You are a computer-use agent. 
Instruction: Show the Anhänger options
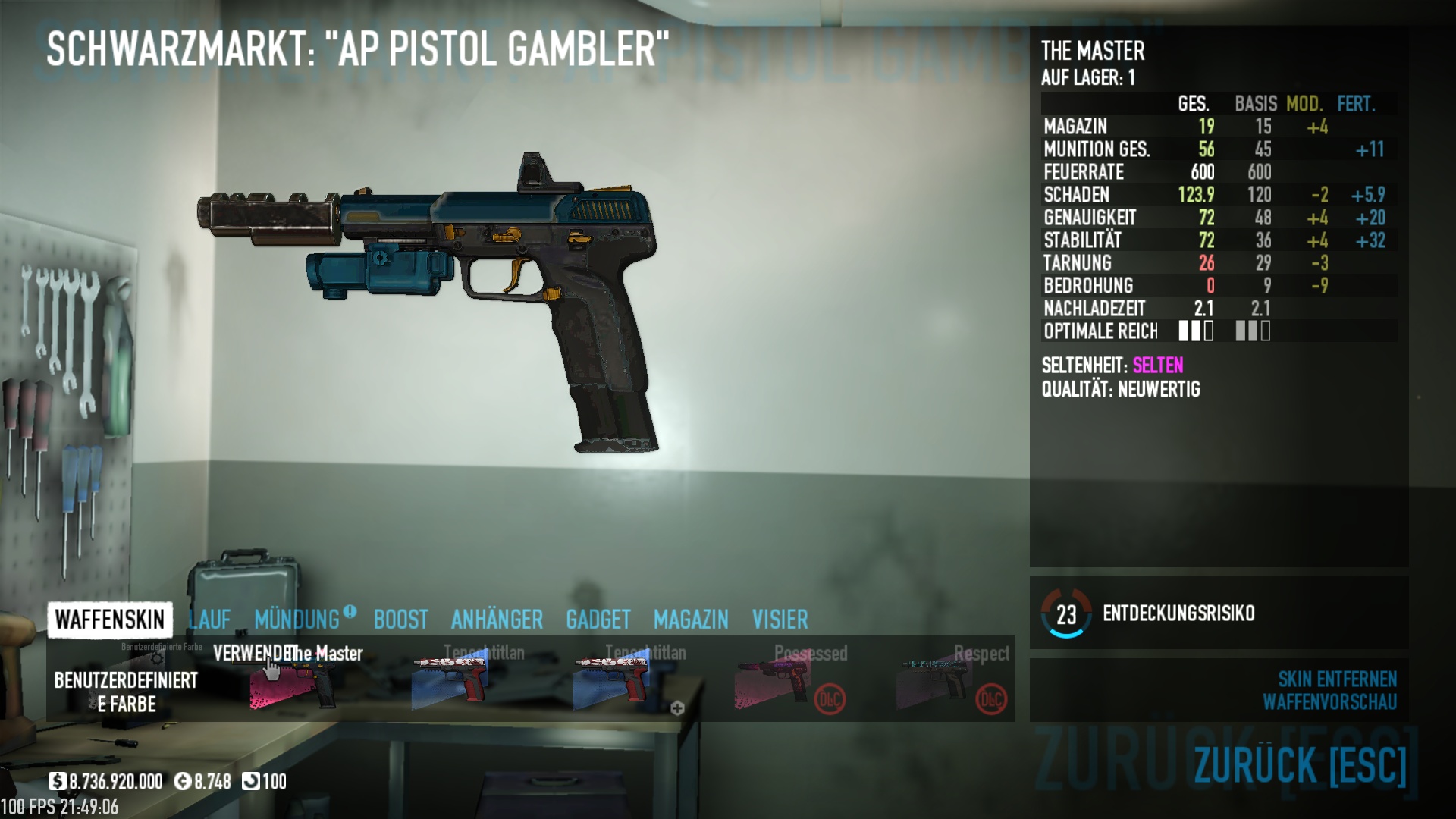[x=497, y=620]
